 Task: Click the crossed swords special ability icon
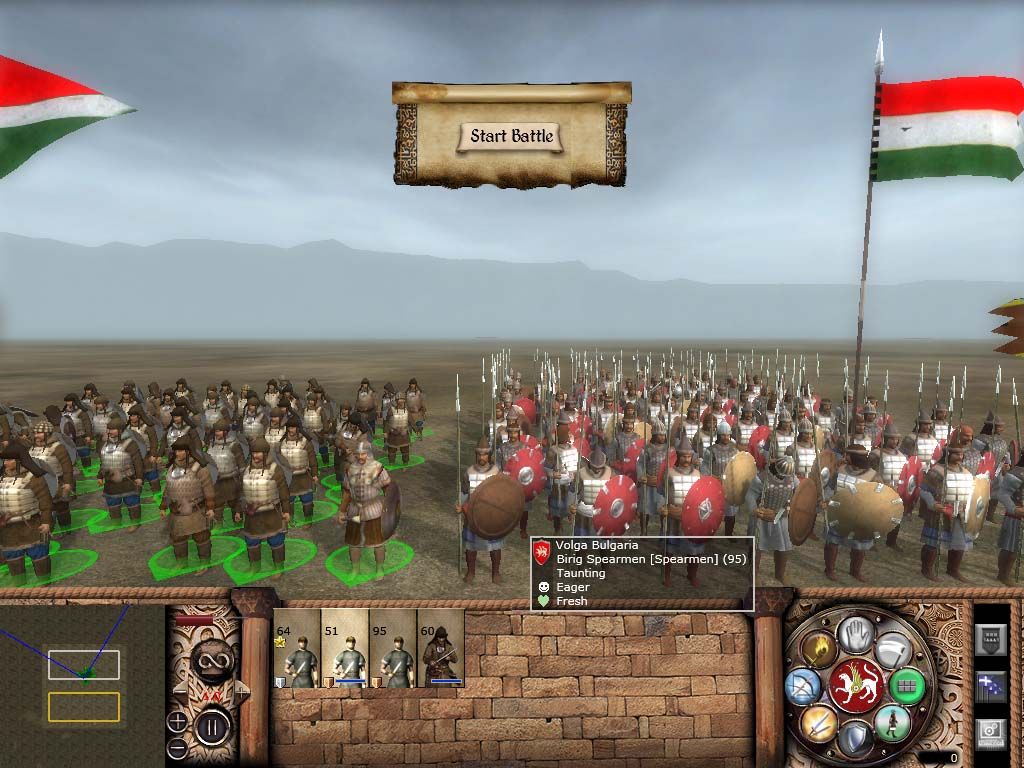(817, 723)
